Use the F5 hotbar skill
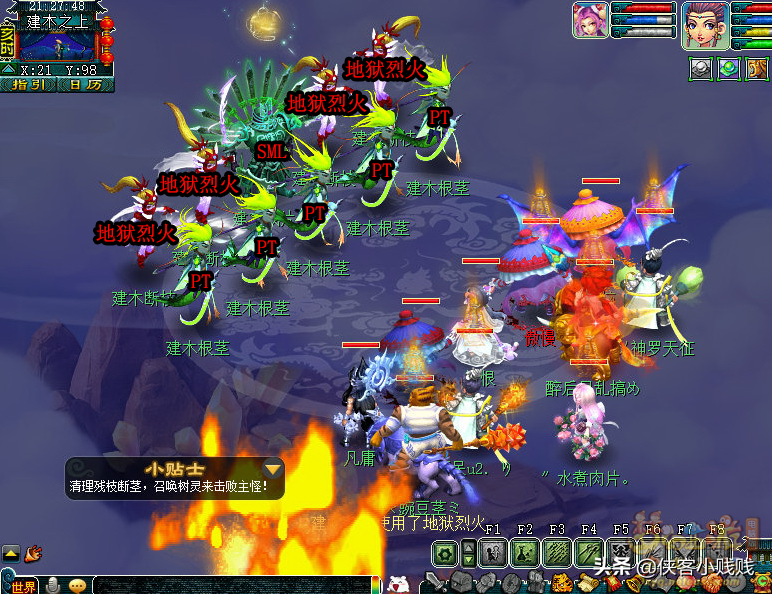The width and height of the screenshot is (772, 594). 621,553
